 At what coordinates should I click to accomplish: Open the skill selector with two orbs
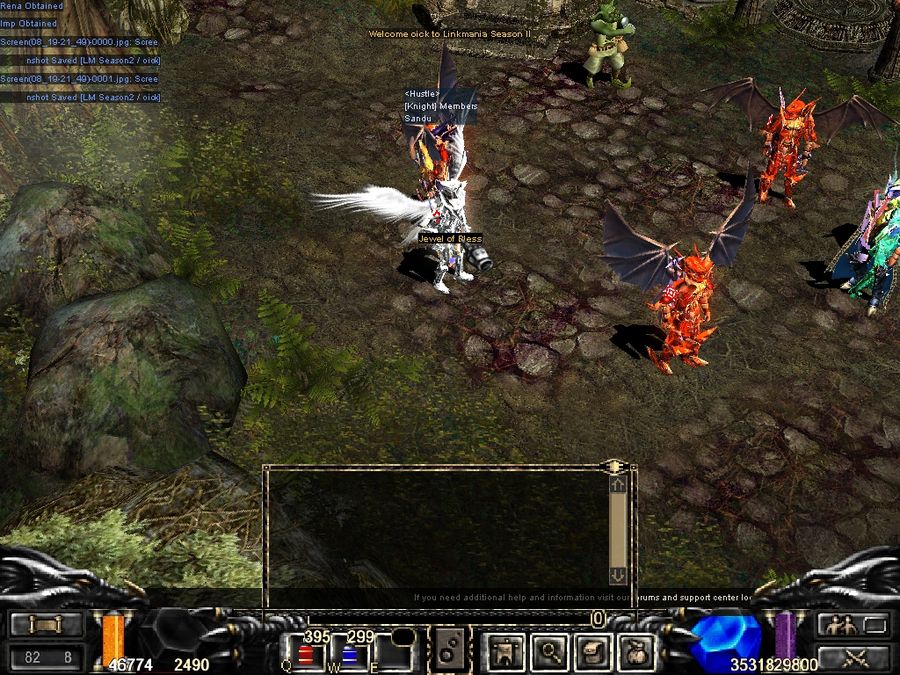coord(449,649)
